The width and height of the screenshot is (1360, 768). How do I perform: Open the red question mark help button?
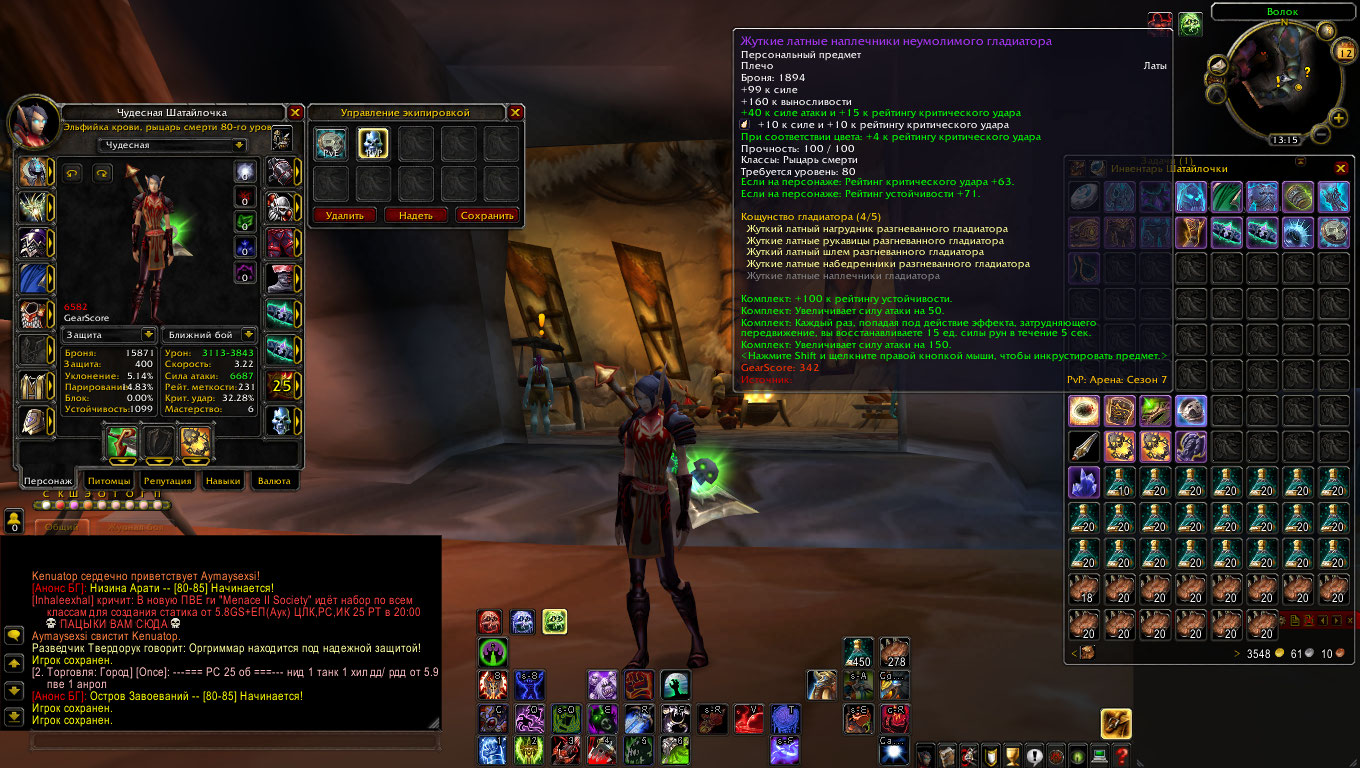1122,757
